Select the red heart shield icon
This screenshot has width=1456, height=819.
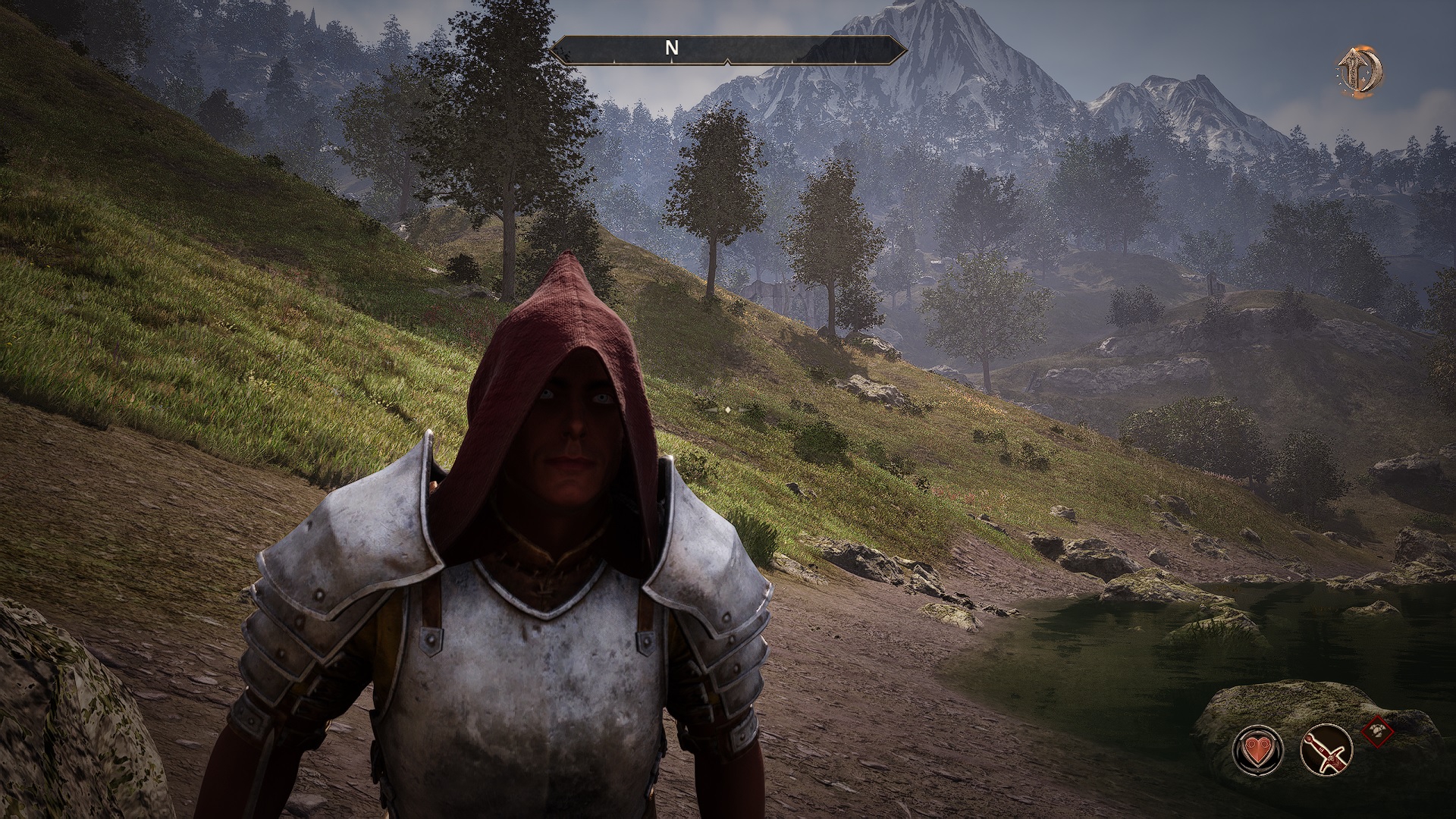point(1258,750)
